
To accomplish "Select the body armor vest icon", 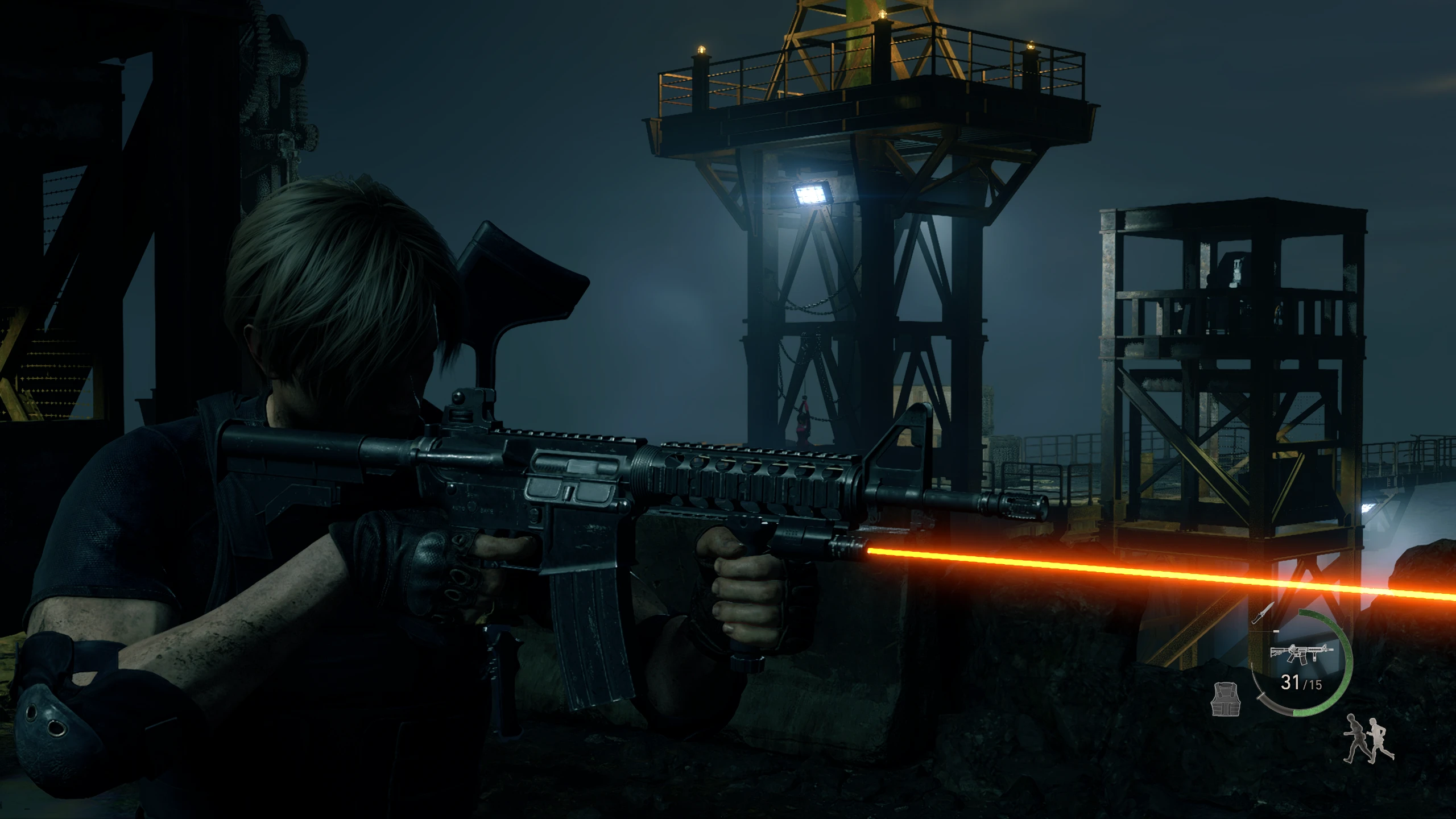I will click(x=1225, y=699).
